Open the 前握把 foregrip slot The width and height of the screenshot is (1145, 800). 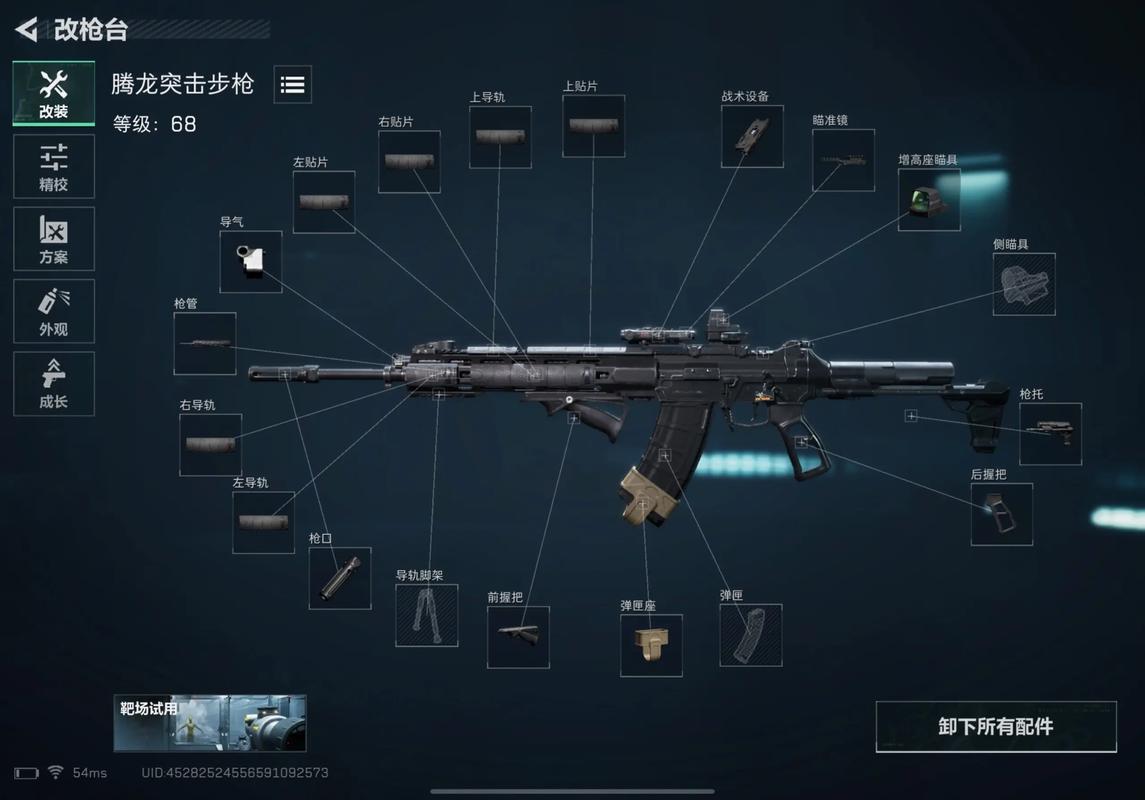pos(518,637)
